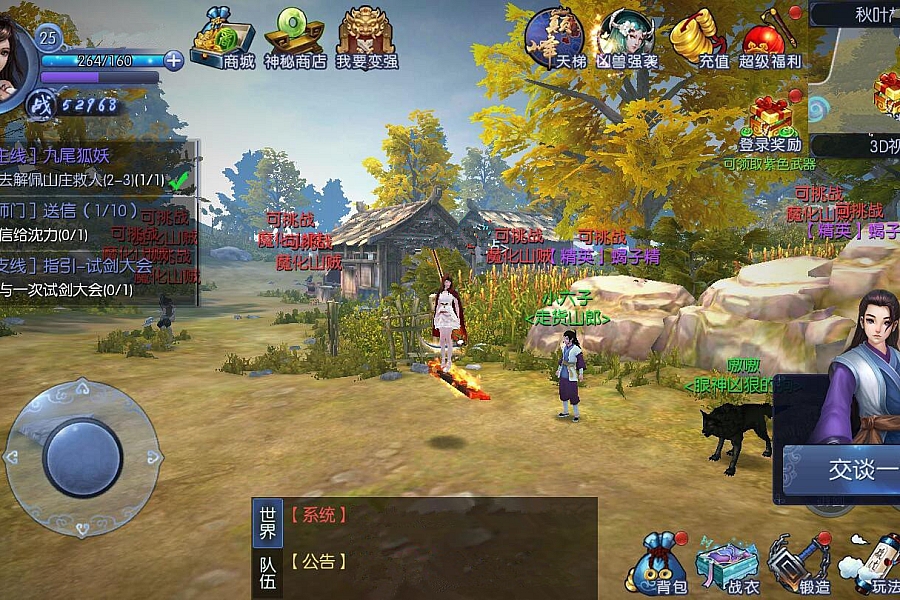Switch to the 世界 chat channel
Viewport: 900px width, 600px height.
point(266,522)
